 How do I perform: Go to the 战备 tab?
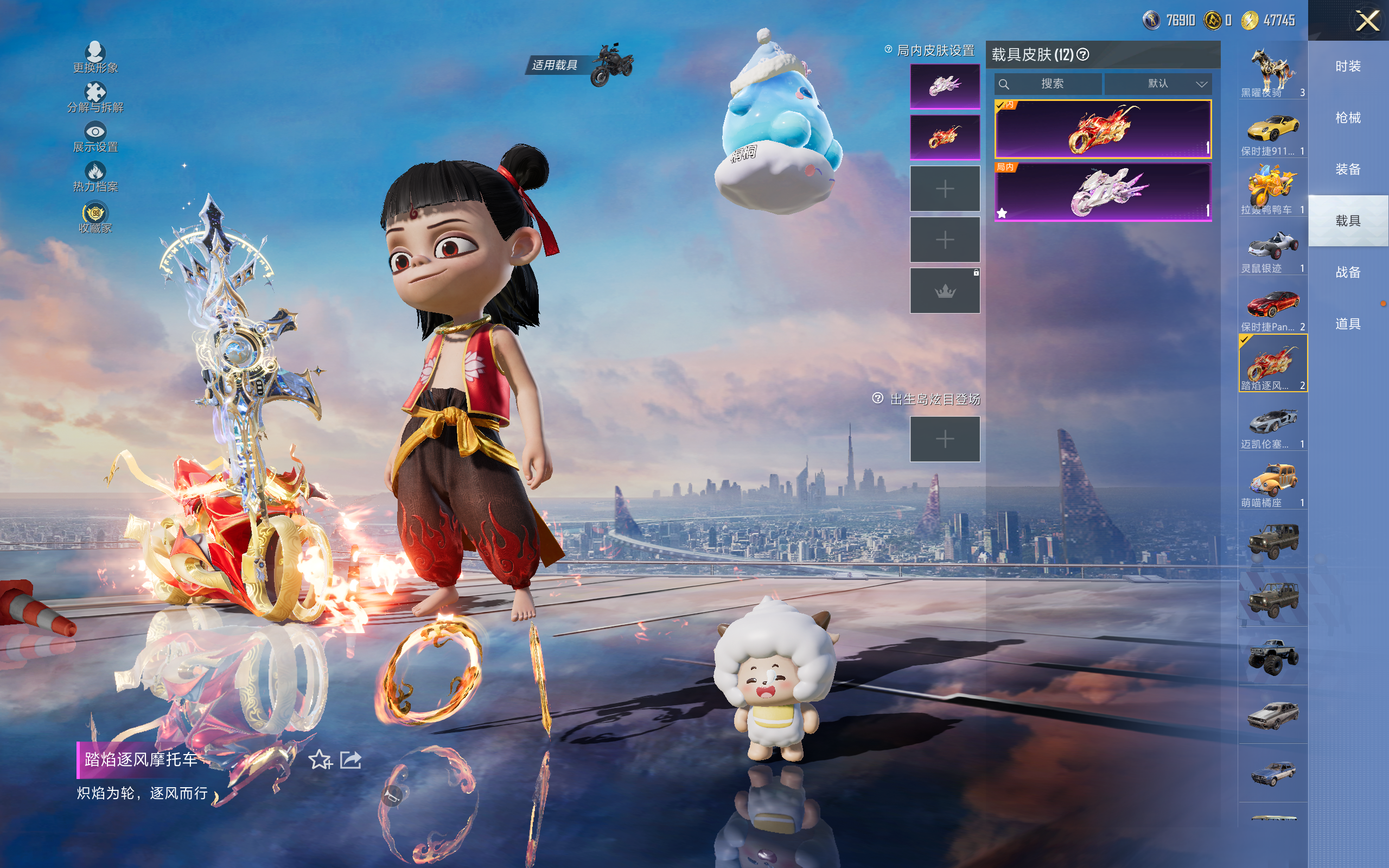point(1348,272)
